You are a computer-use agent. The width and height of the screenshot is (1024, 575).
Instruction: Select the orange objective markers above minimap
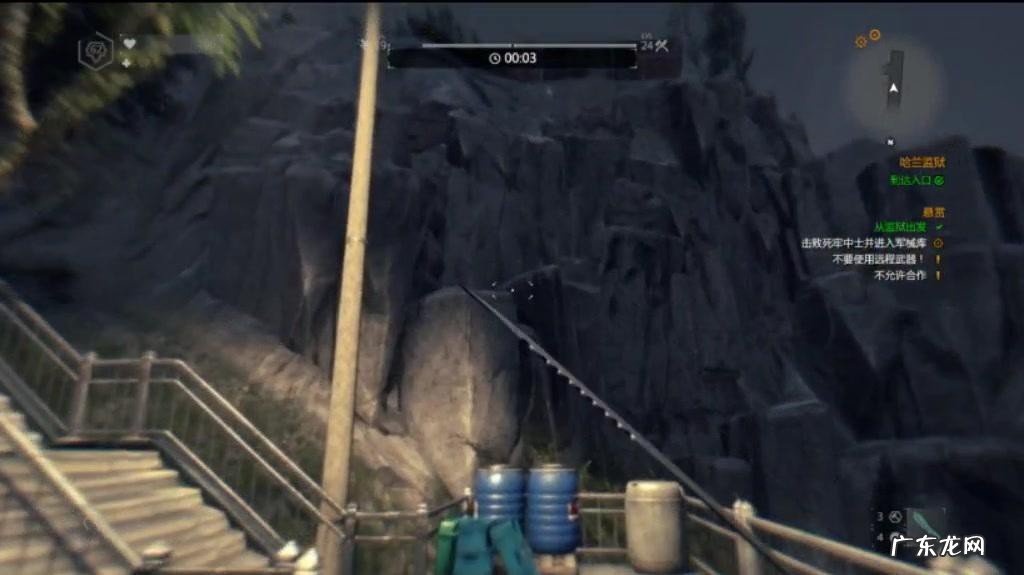pyautogui.click(x=867, y=39)
